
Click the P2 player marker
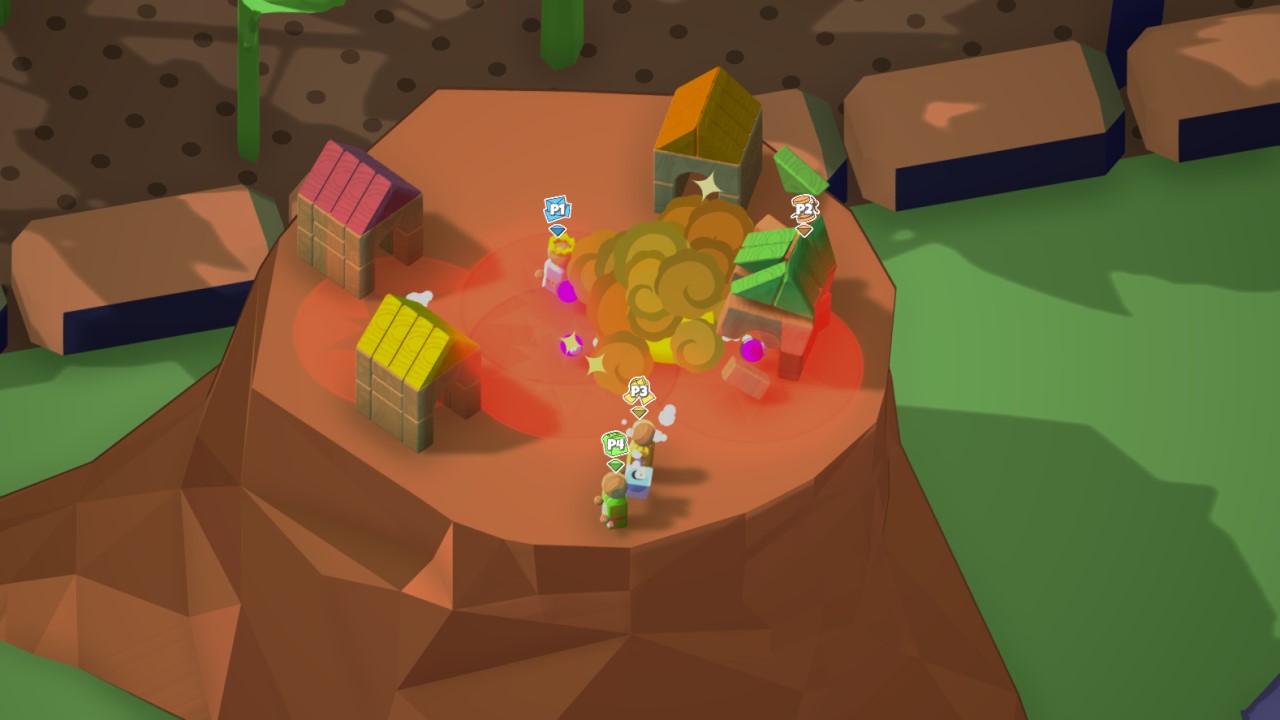804,211
